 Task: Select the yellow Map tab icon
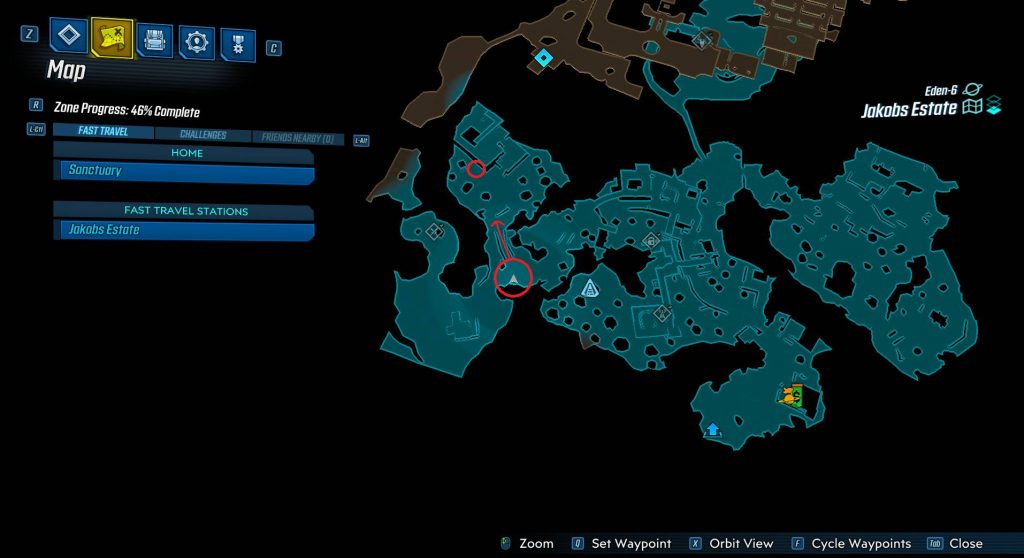pos(112,38)
